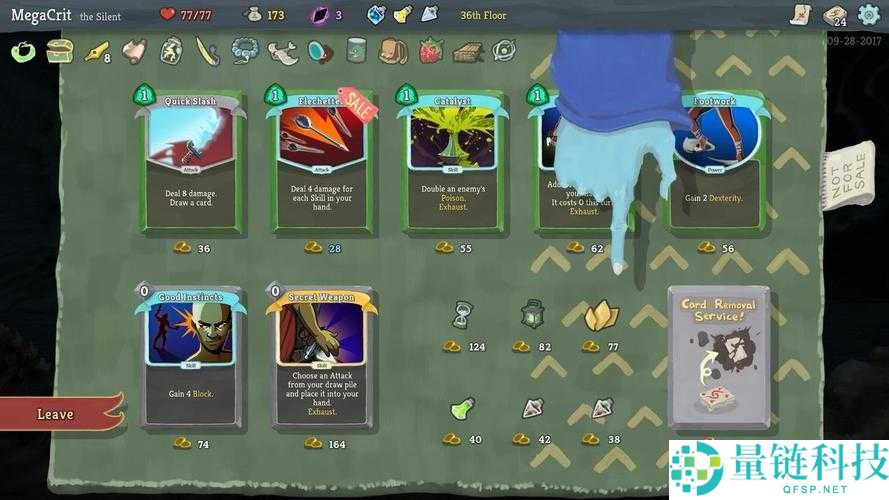Inspect the strawberry relic
This screenshot has width=889, height=500.
(431, 50)
